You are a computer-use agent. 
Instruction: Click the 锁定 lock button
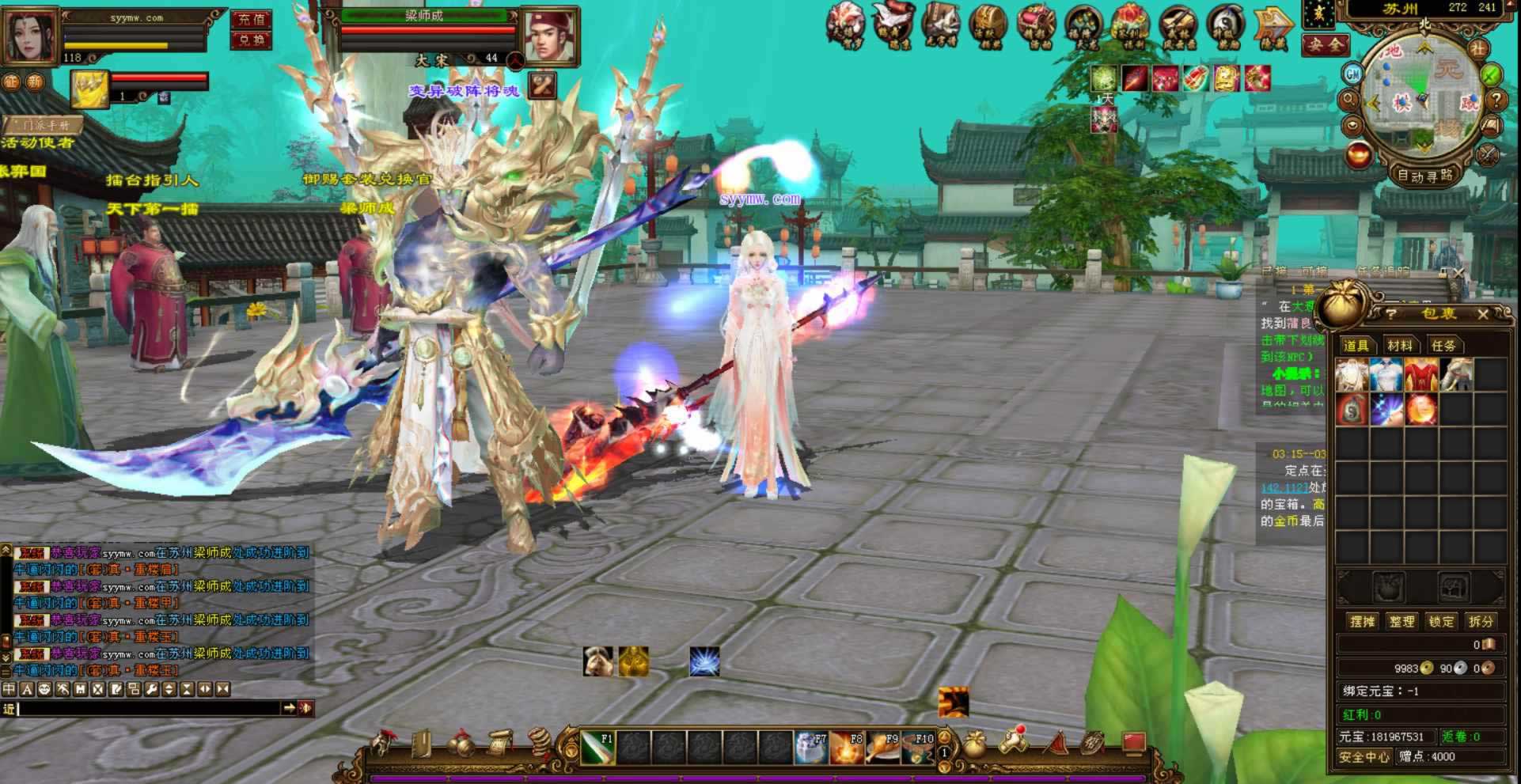pyautogui.click(x=1441, y=622)
